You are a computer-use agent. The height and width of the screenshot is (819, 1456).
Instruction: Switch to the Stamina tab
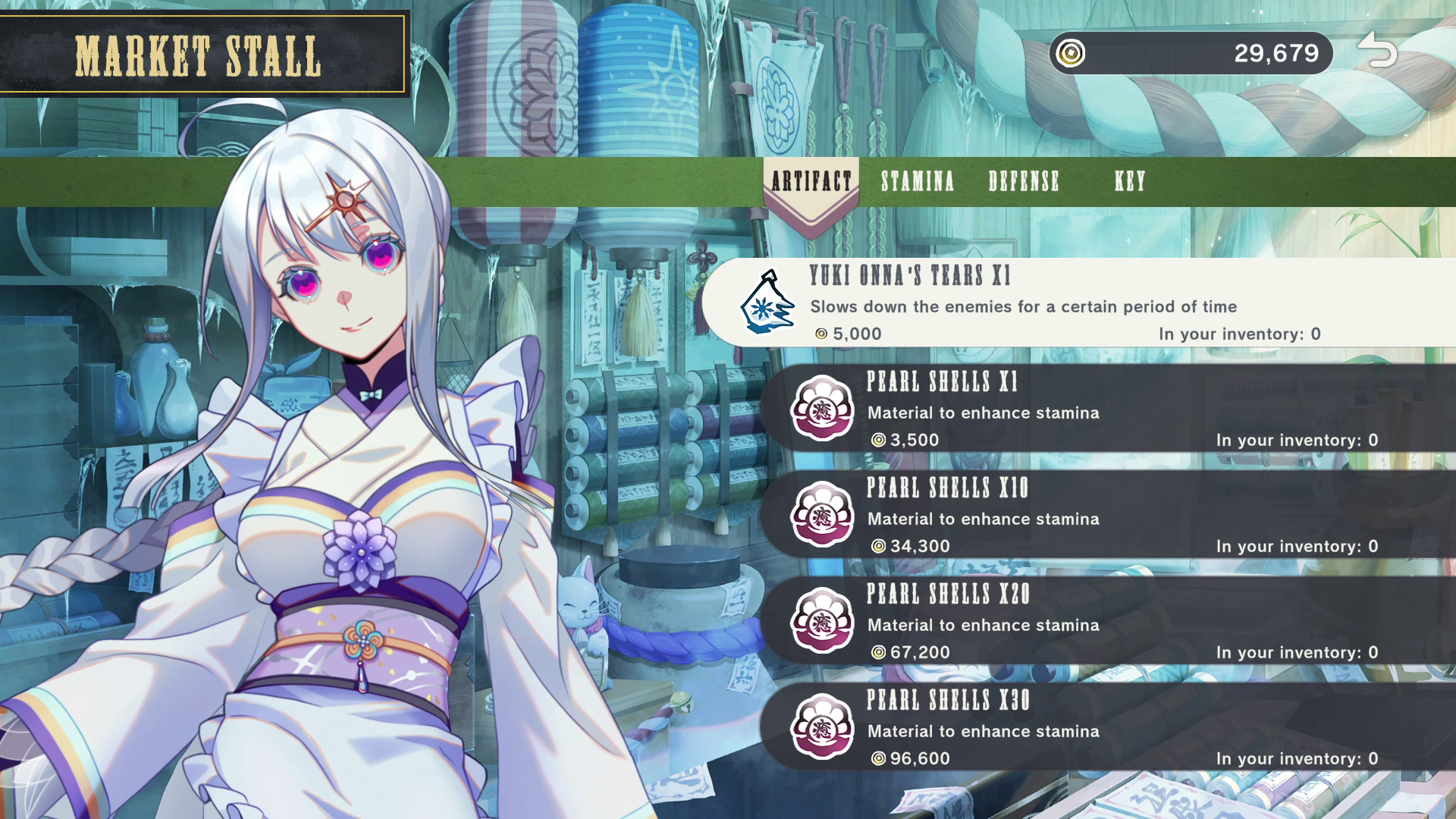(x=917, y=182)
